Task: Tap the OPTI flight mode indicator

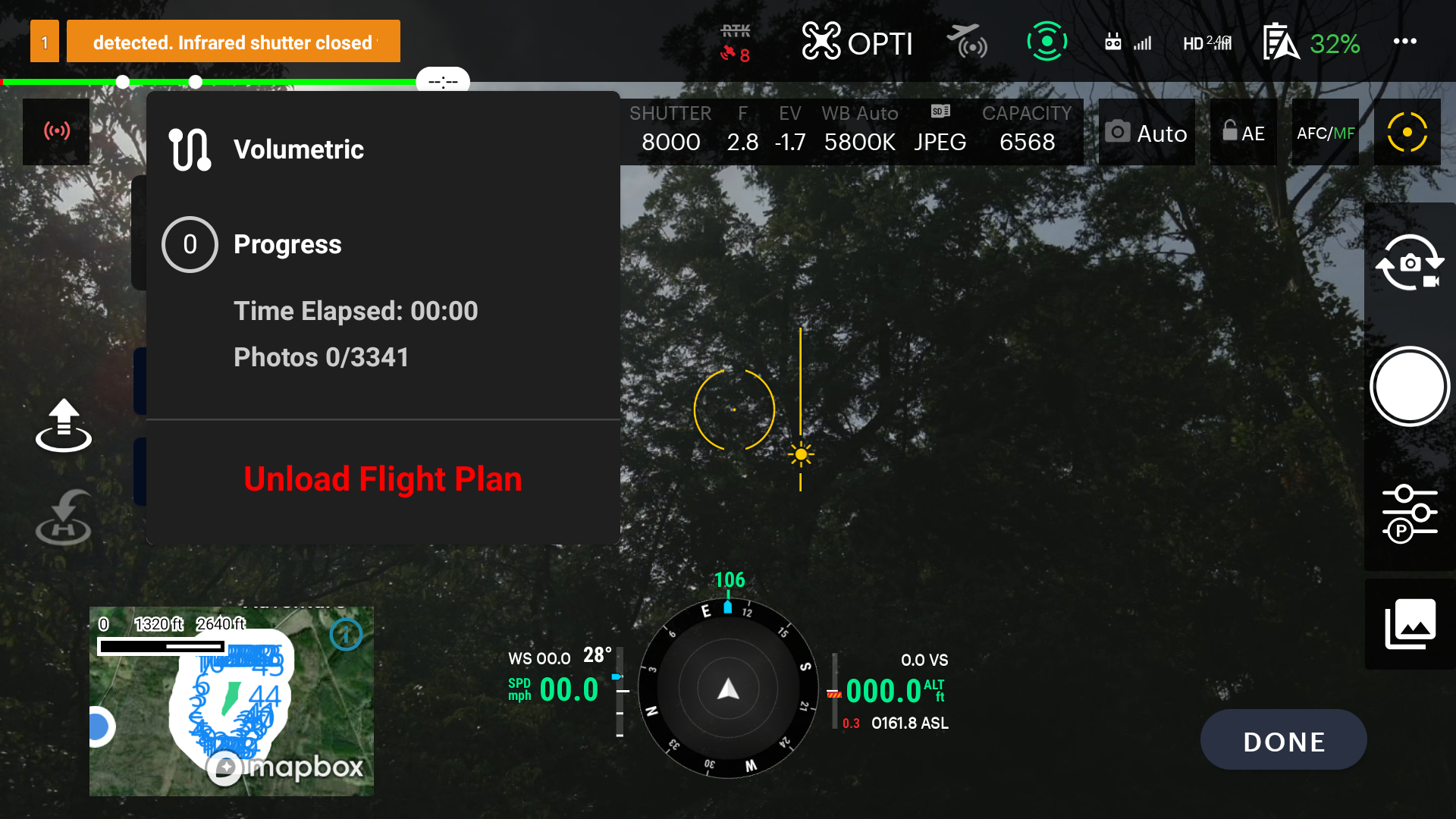Action: (x=857, y=42)
